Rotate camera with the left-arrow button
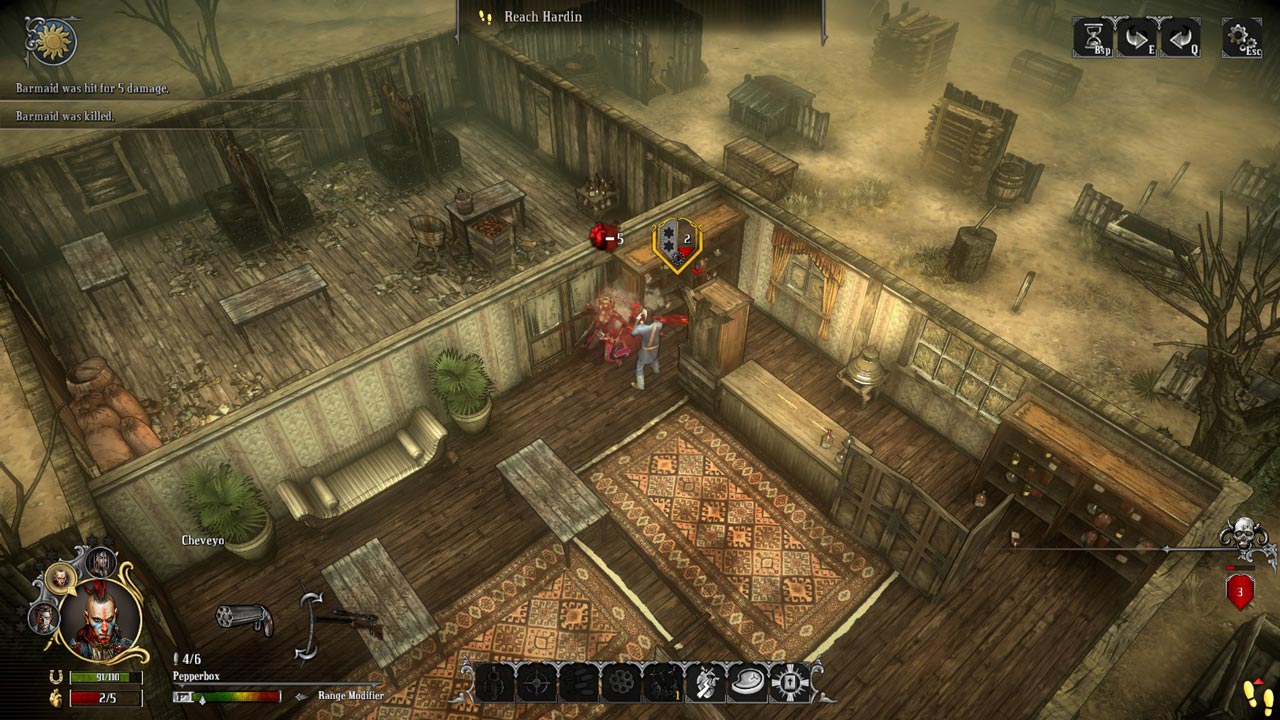This screenshot has width=1280, height=720. tap(1180, 37)
